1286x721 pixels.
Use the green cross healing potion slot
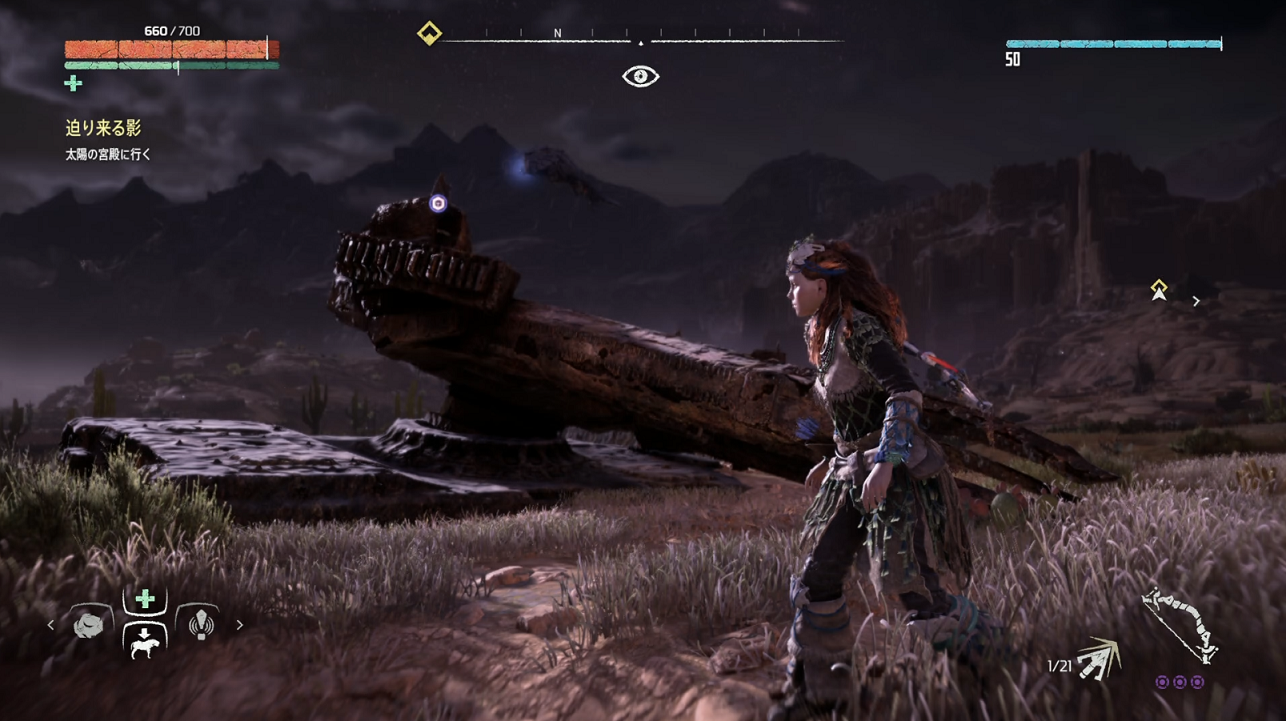coord(145,599)
